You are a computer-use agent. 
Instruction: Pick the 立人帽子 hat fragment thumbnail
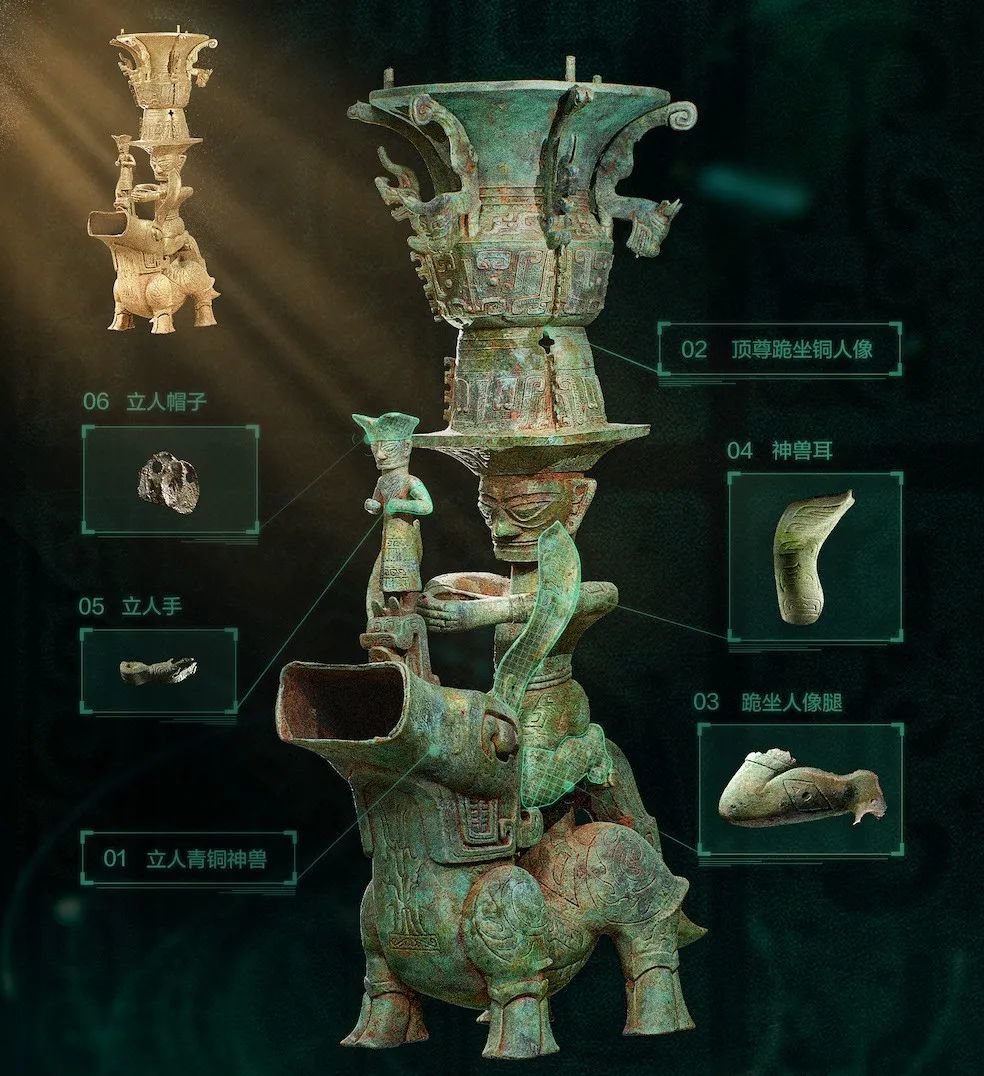(169, 480)
